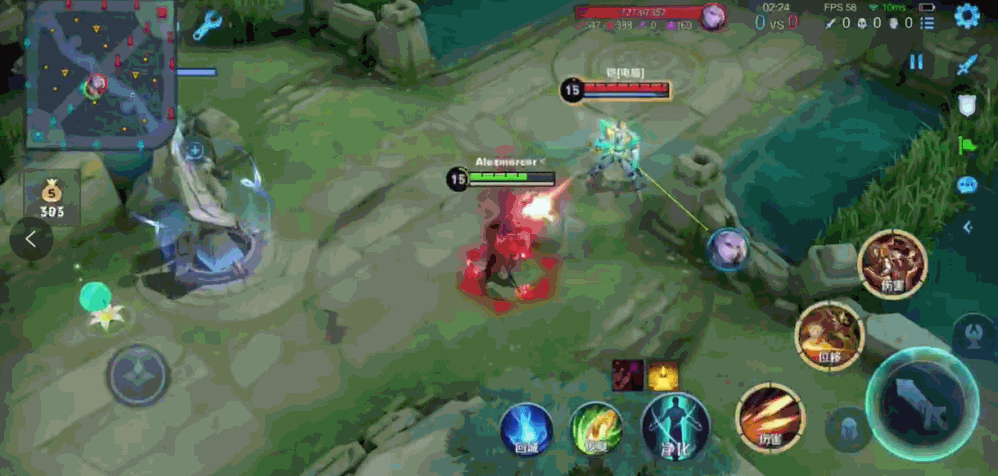Expand the left side arrow panel

pyautogui.click(x=31, y=239)
